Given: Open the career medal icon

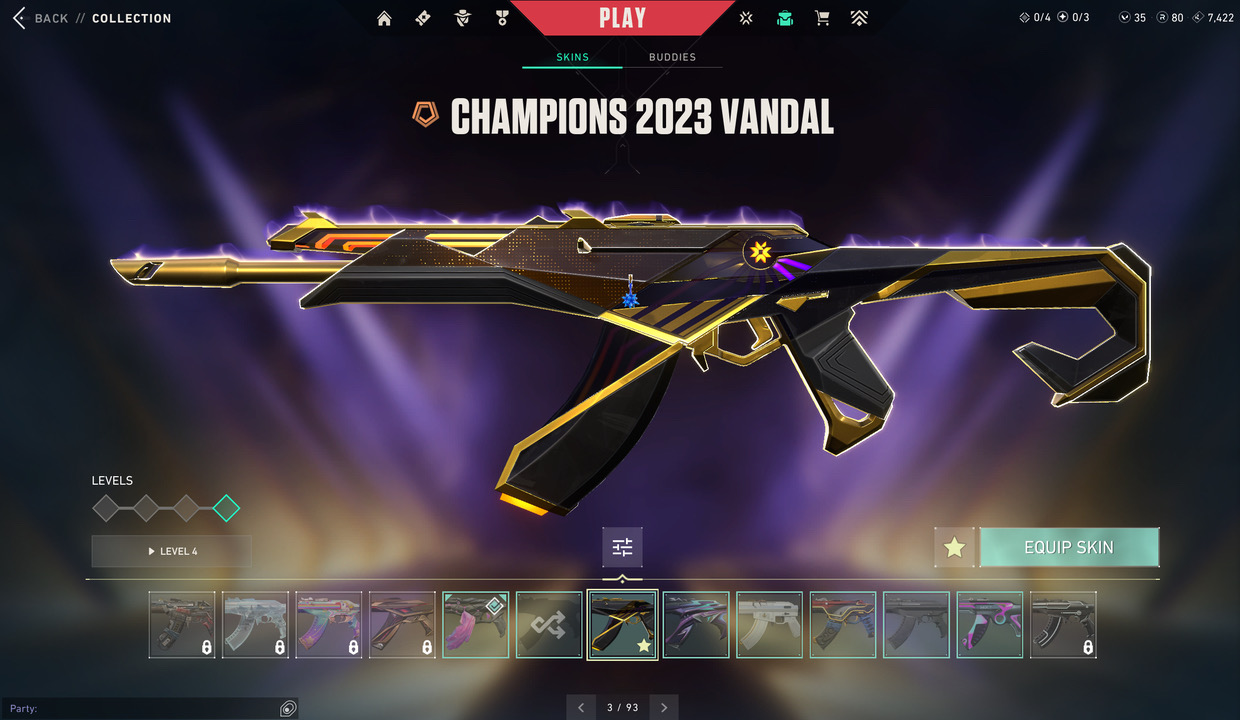Looking at the screenshot, I should pyautogui.click(x=502, y=18).
